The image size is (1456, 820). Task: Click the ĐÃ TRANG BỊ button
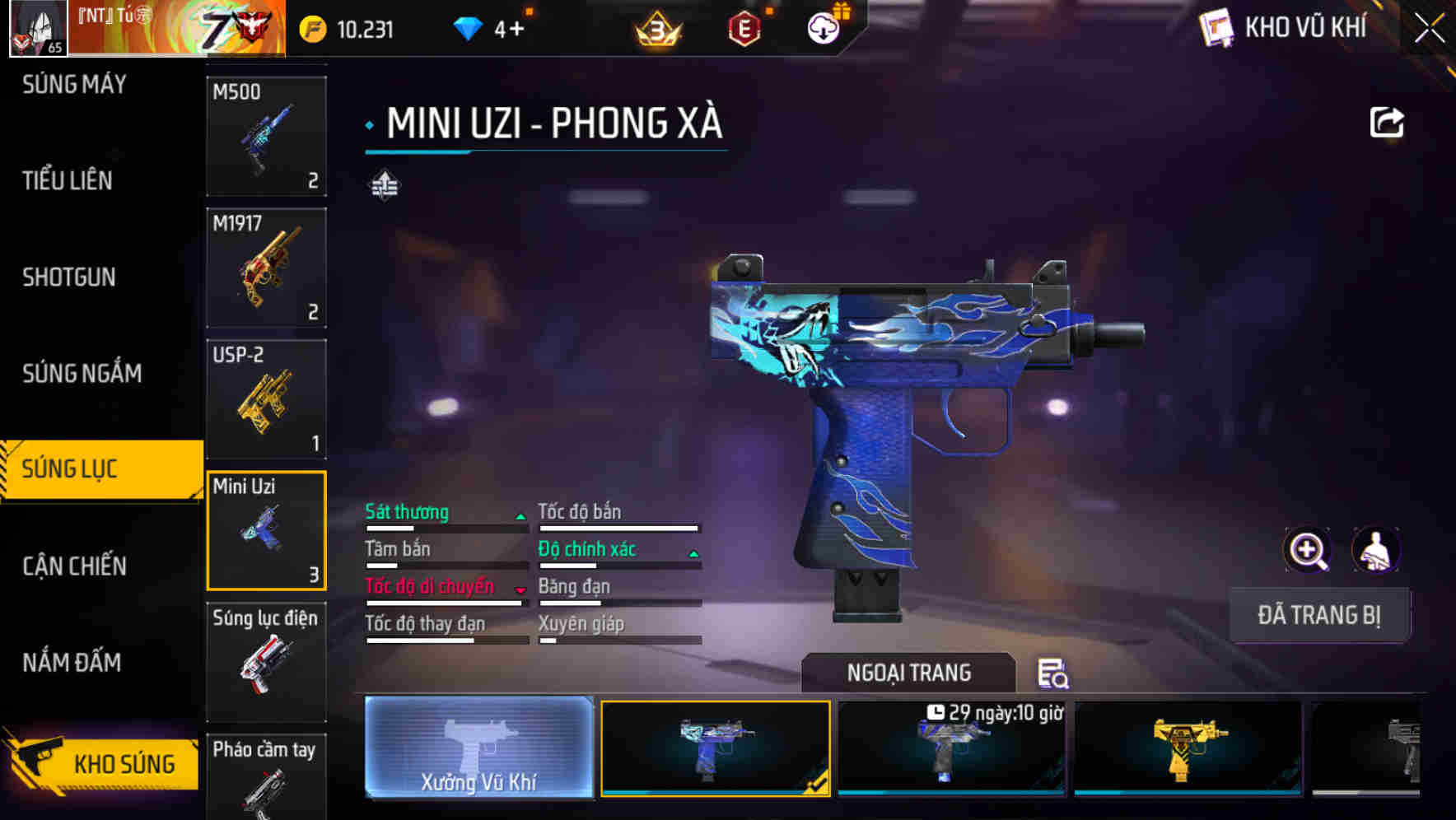tap(1319, 614)
